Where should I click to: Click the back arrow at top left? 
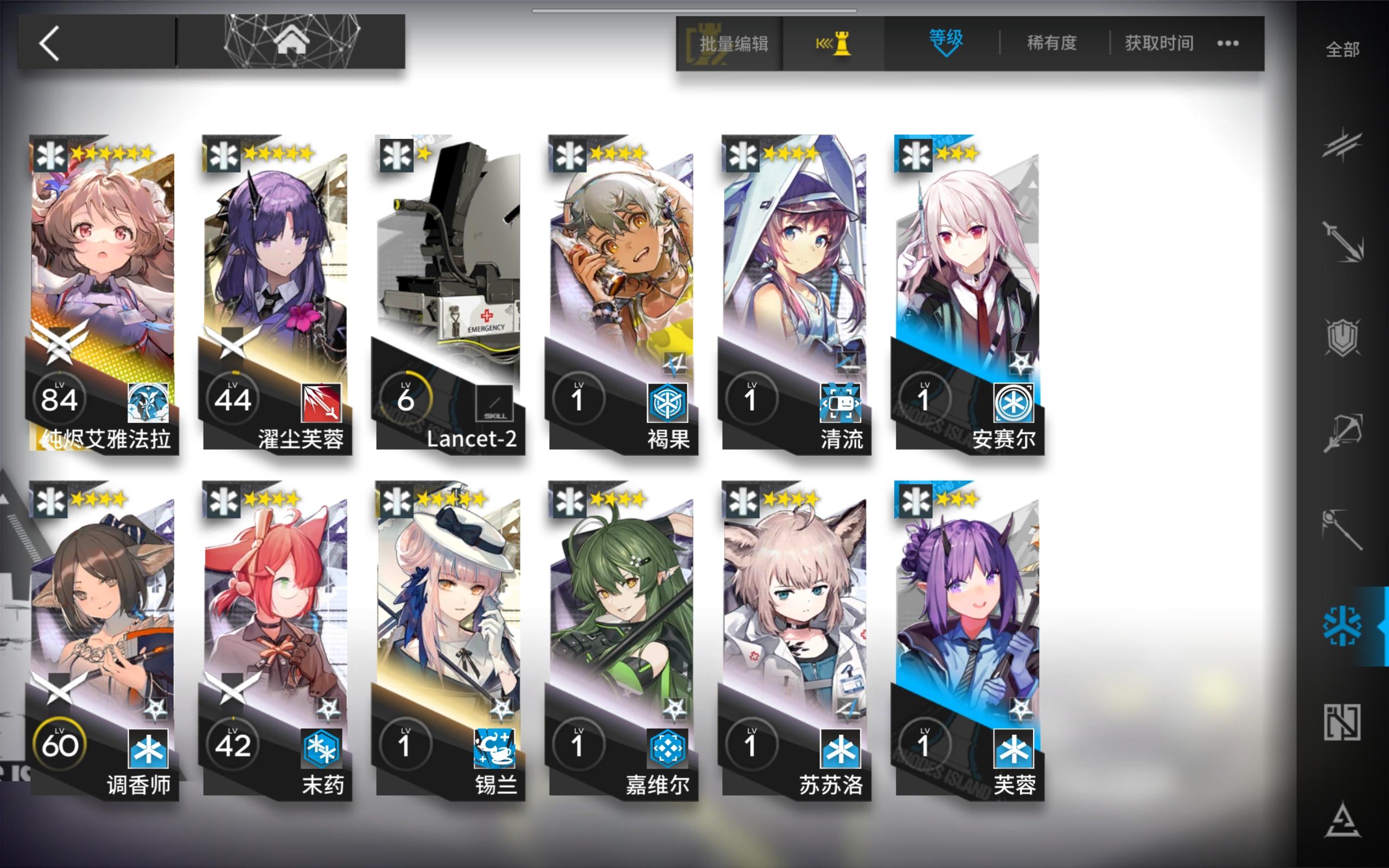tap(50, 43)
